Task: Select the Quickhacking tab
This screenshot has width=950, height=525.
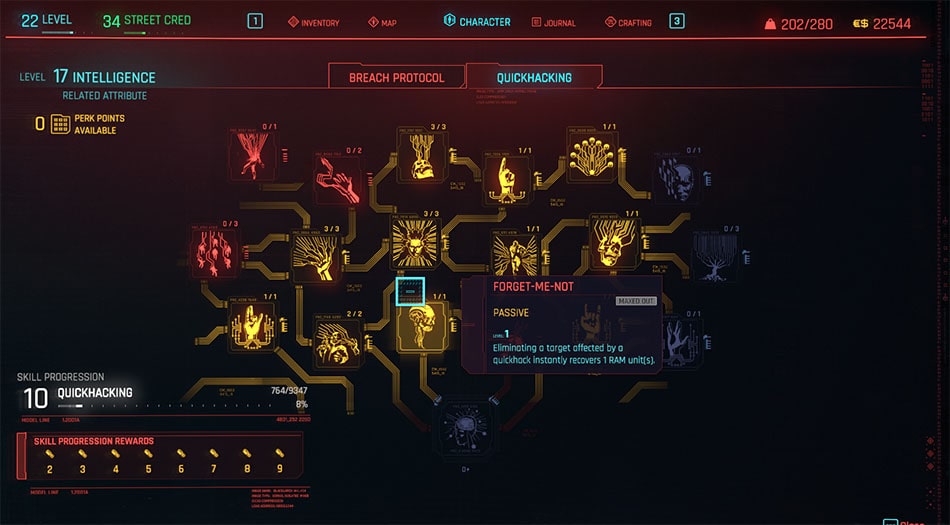Action: pyautogui.click(x=534, y=77)
